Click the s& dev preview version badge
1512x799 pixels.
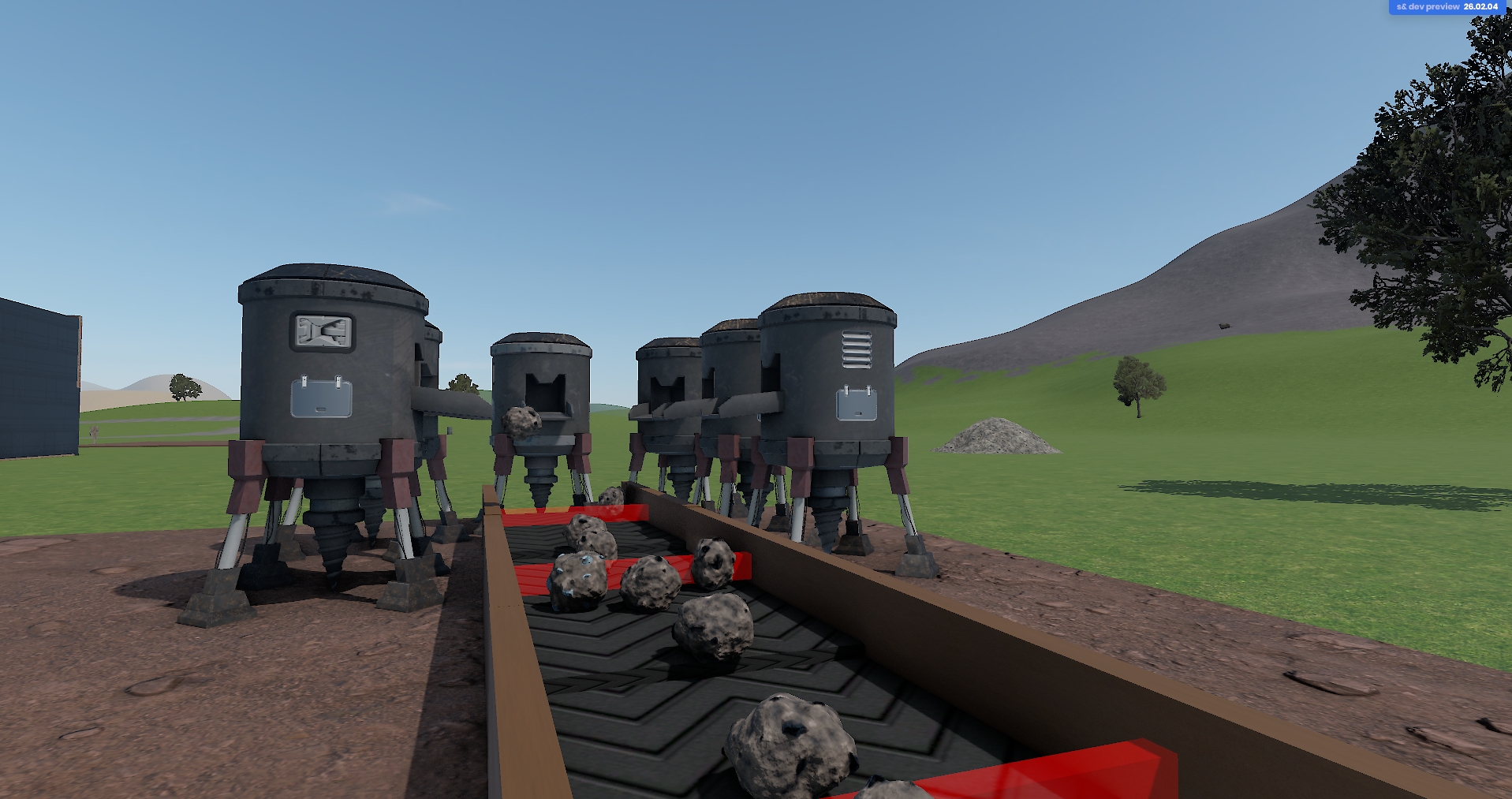[1447, 7]
